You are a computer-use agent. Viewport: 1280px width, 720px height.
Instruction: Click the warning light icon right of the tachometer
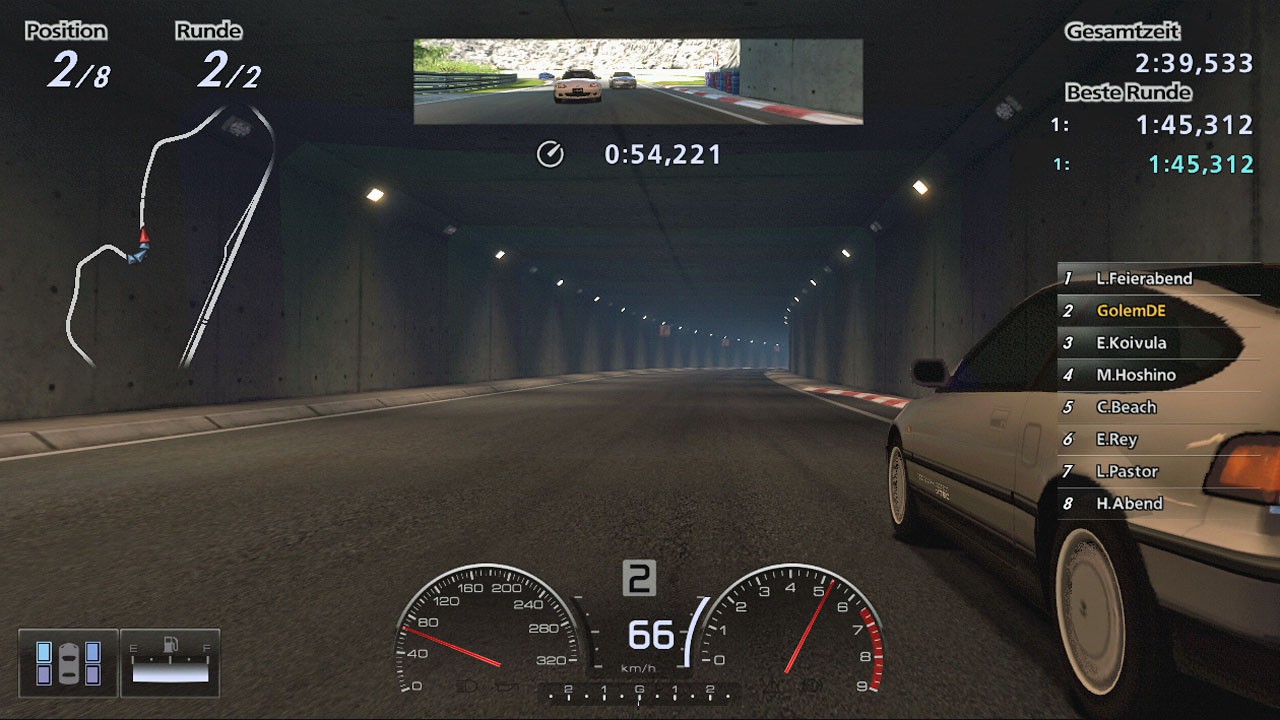point(811,685)
